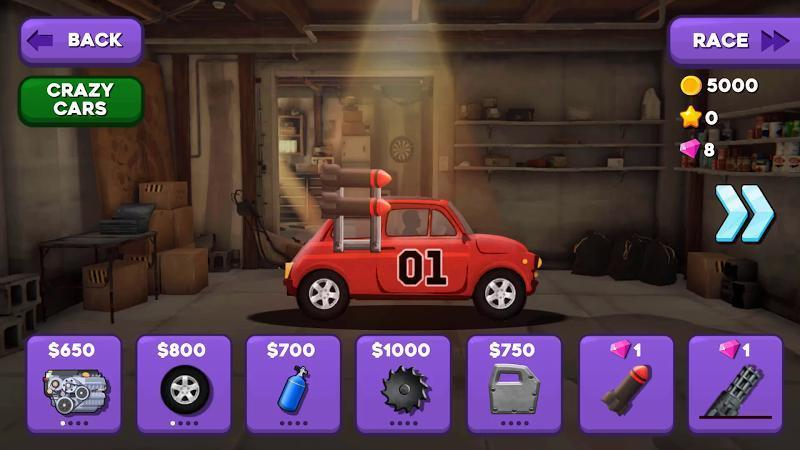Buy the $750 armor plate upgrade
The height and width of the screenshot is (450, 800).
(515, 385)
